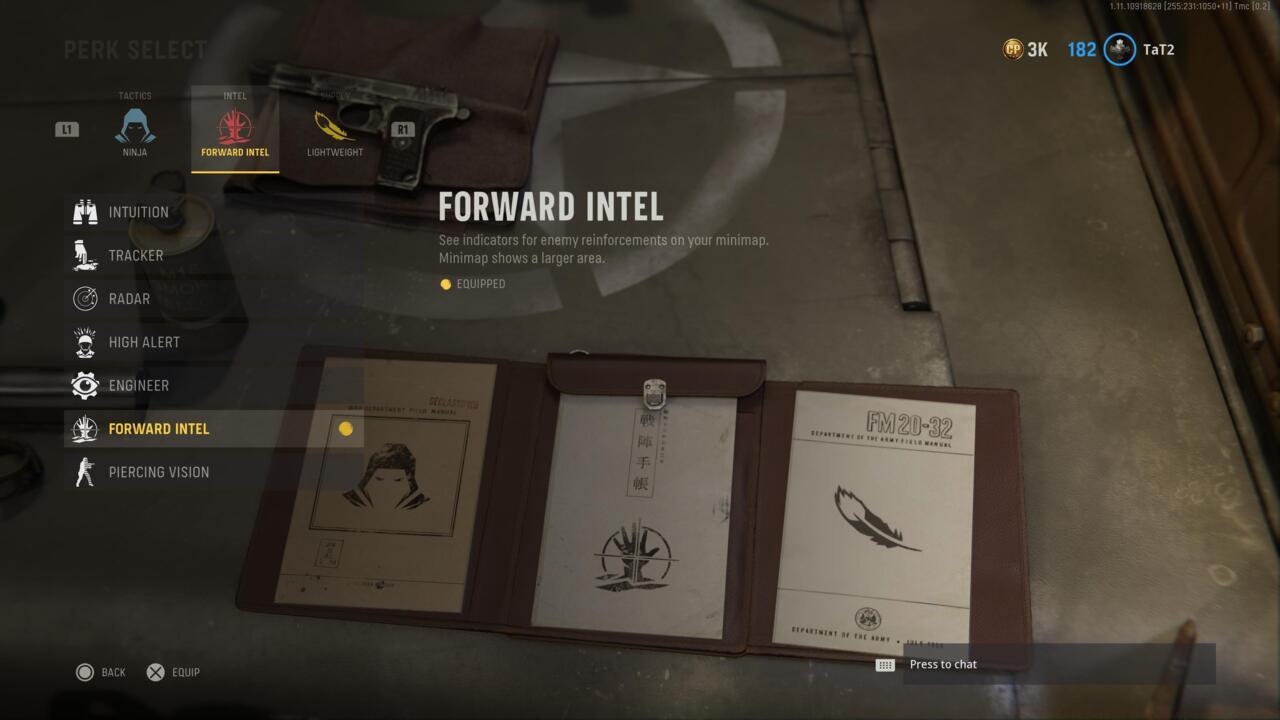Viewport: 1280px width, 720px height.
Task: Select the High Alert perk icon
Action: (x=85, y=341)
